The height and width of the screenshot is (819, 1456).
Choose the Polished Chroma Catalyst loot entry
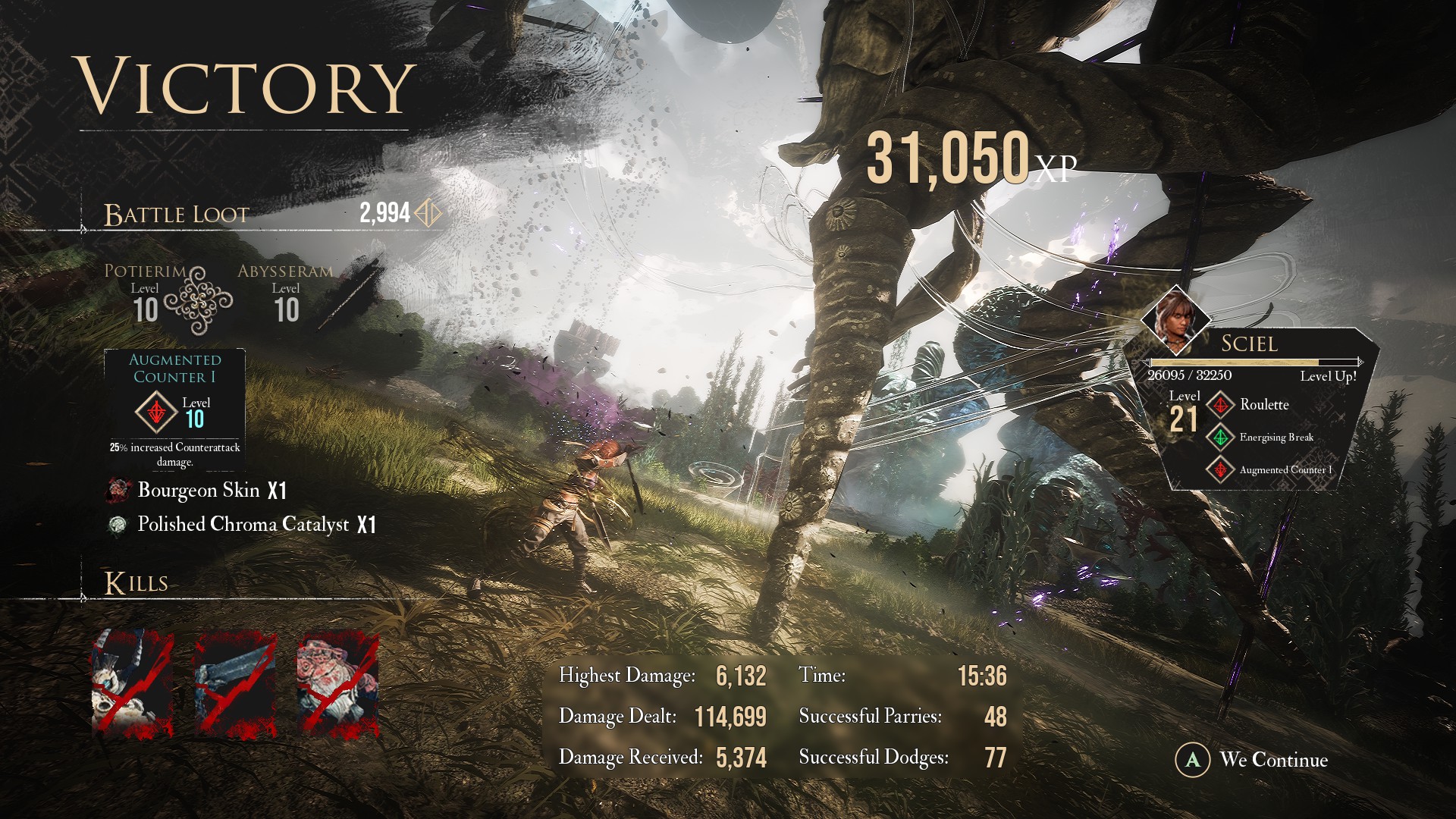click(x=243, y=525)
